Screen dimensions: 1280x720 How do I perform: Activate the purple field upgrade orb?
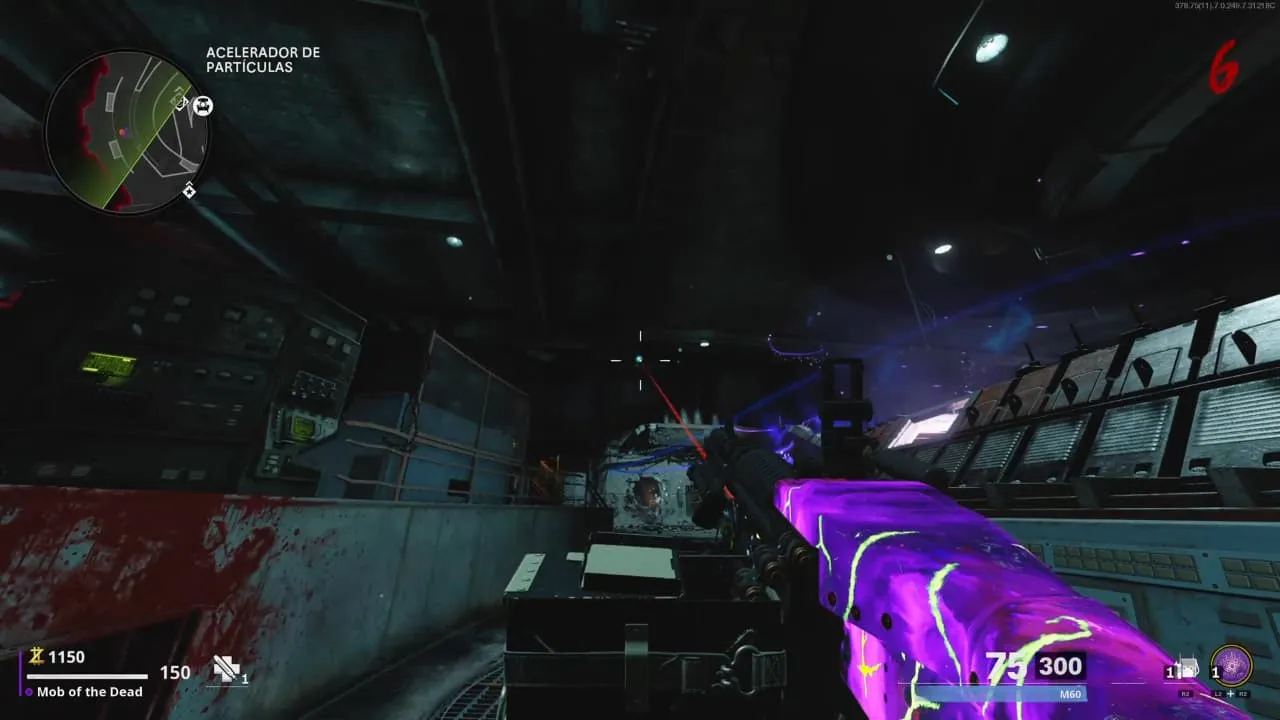click(x=1231, y=666)
